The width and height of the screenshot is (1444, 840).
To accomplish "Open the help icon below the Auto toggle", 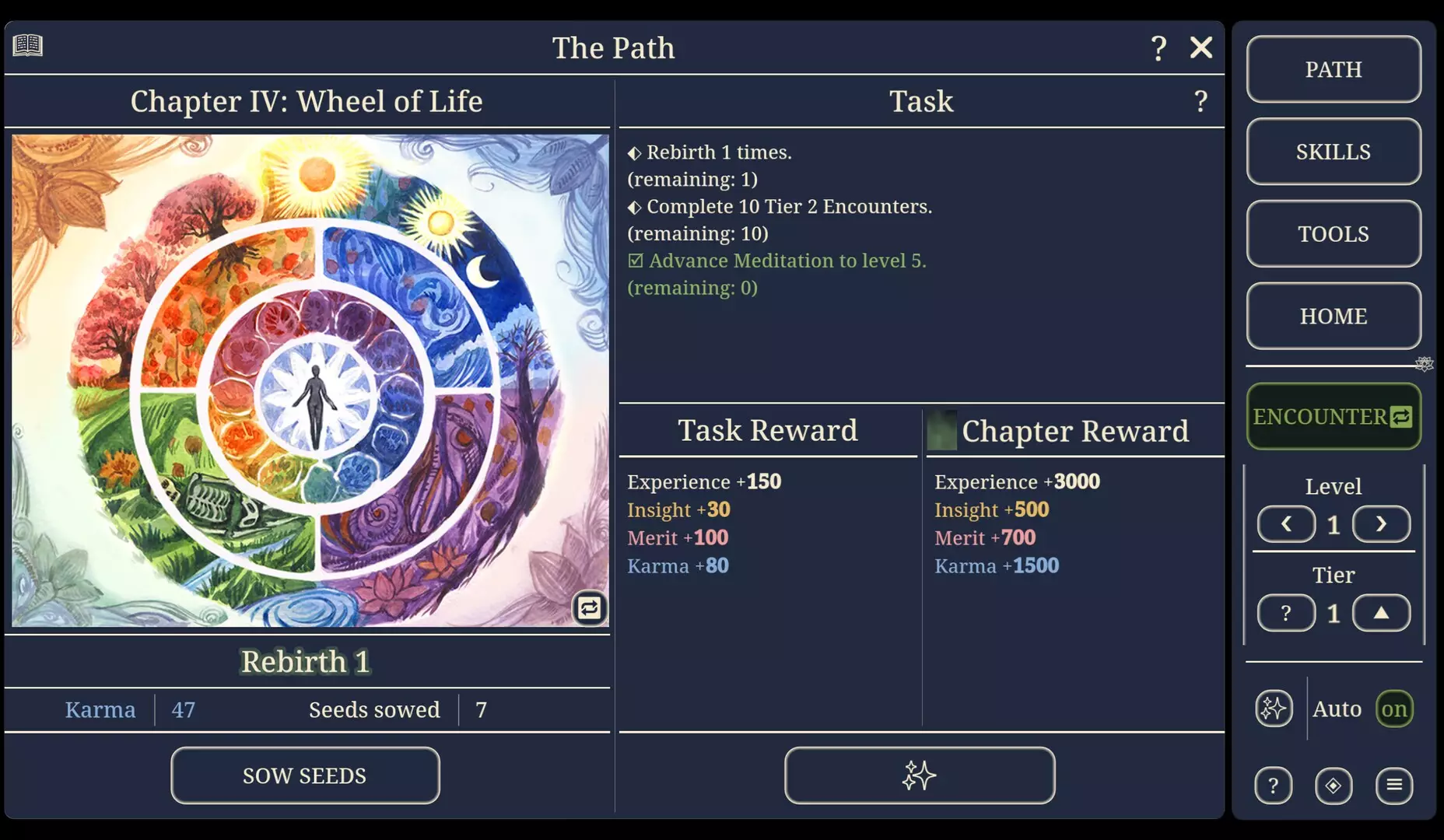I will click(1274, 786).
